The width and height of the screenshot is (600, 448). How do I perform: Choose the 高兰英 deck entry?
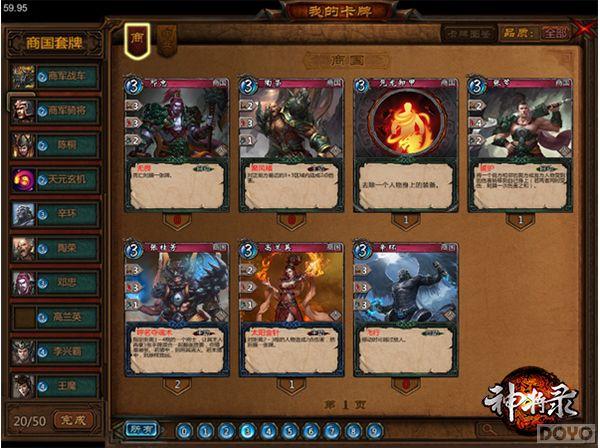[x=66, y=317]
